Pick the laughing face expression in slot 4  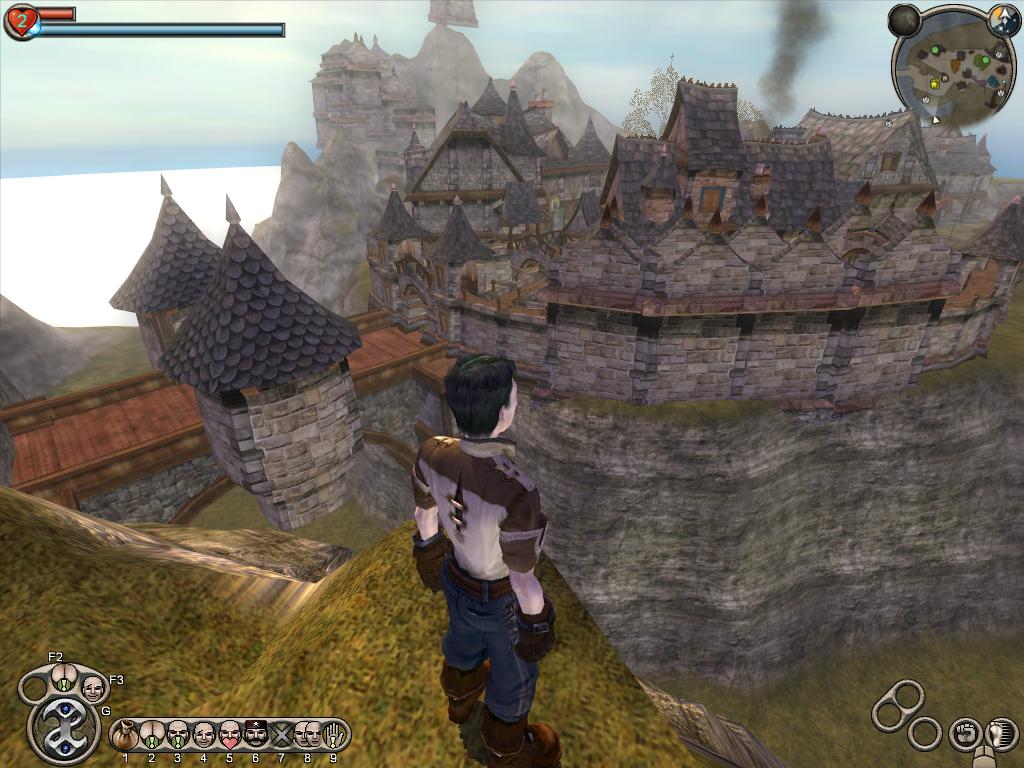[203, 736]
